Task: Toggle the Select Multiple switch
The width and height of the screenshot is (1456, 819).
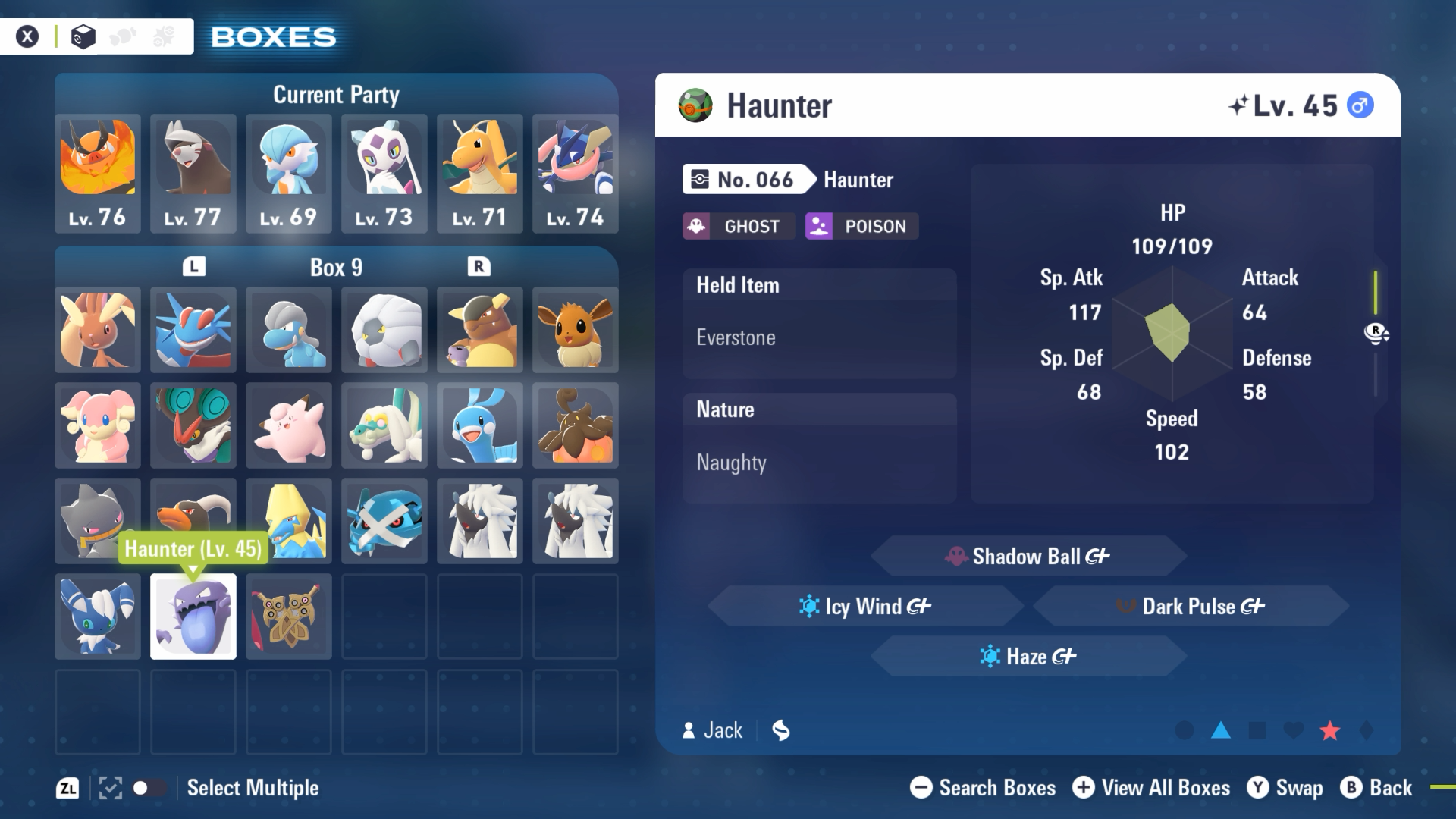Action: [149, 788]
